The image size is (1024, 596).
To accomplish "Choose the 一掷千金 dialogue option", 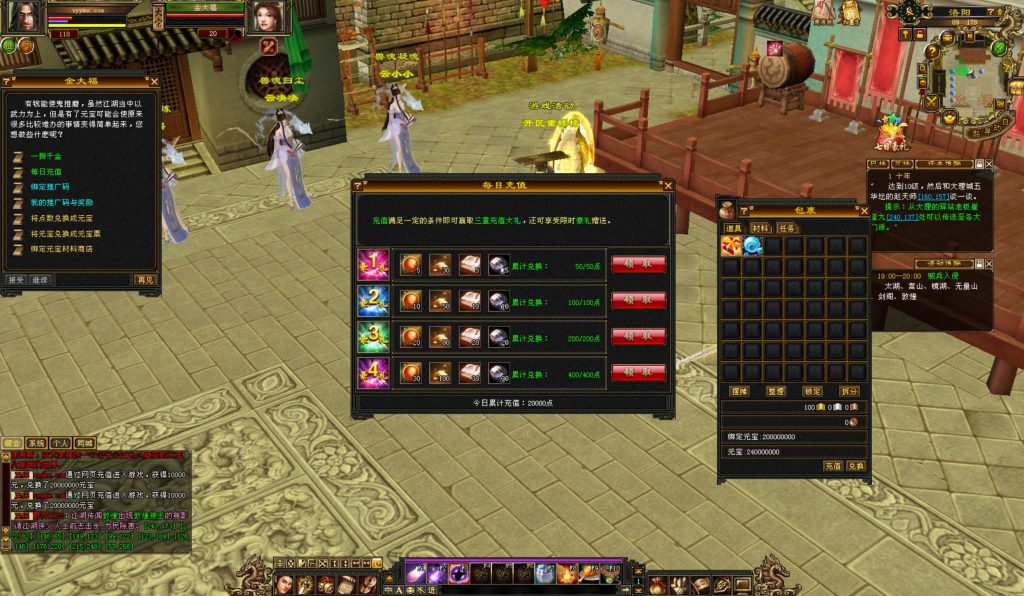I will [x=47, y=156].
